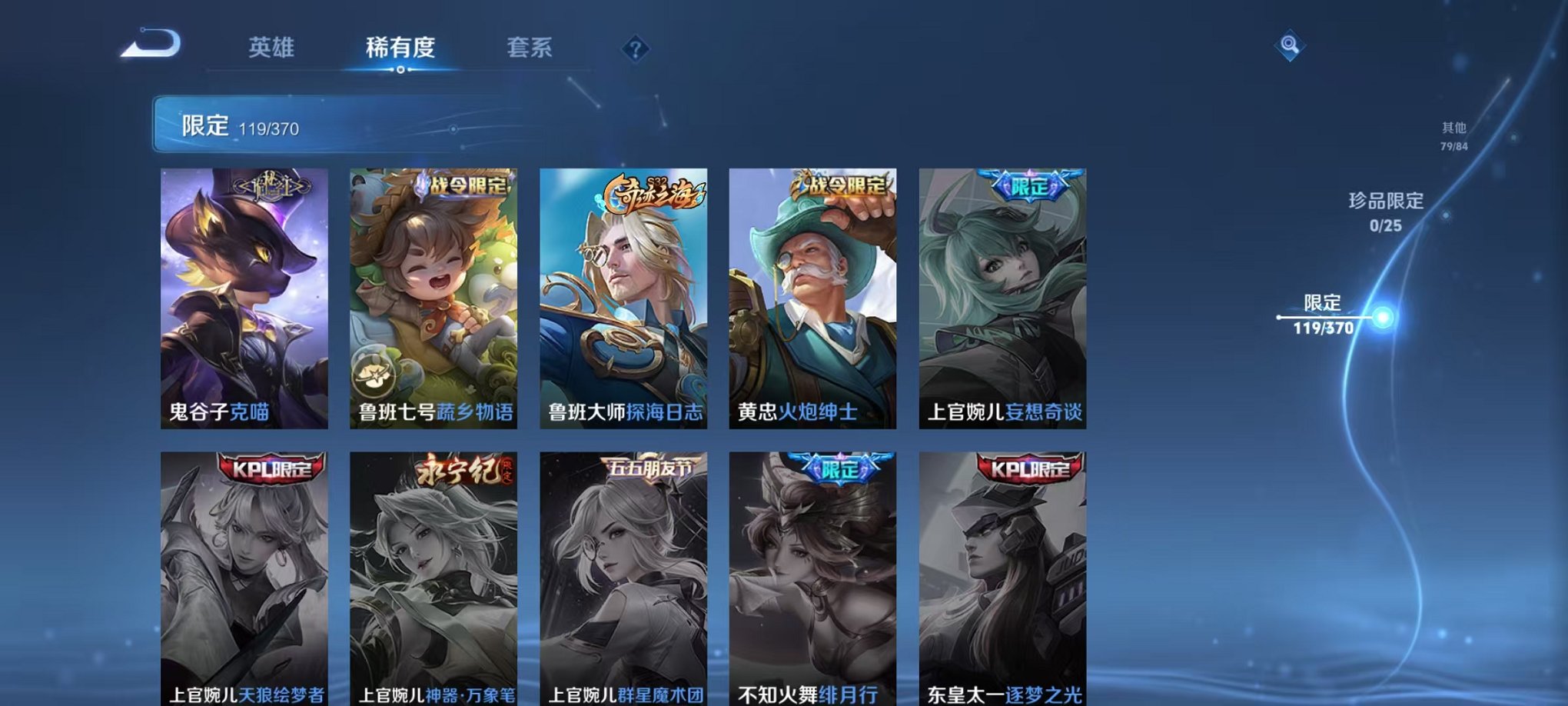Switch to the 套系 tab
1568x706 pixels.
537,48
